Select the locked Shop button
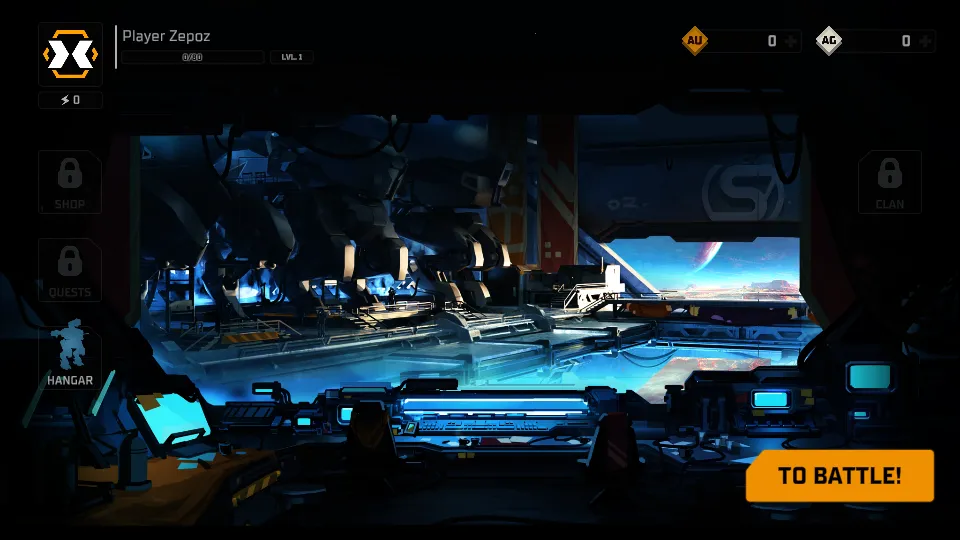This screenshot has height=540, width=960. coord(70,181)
